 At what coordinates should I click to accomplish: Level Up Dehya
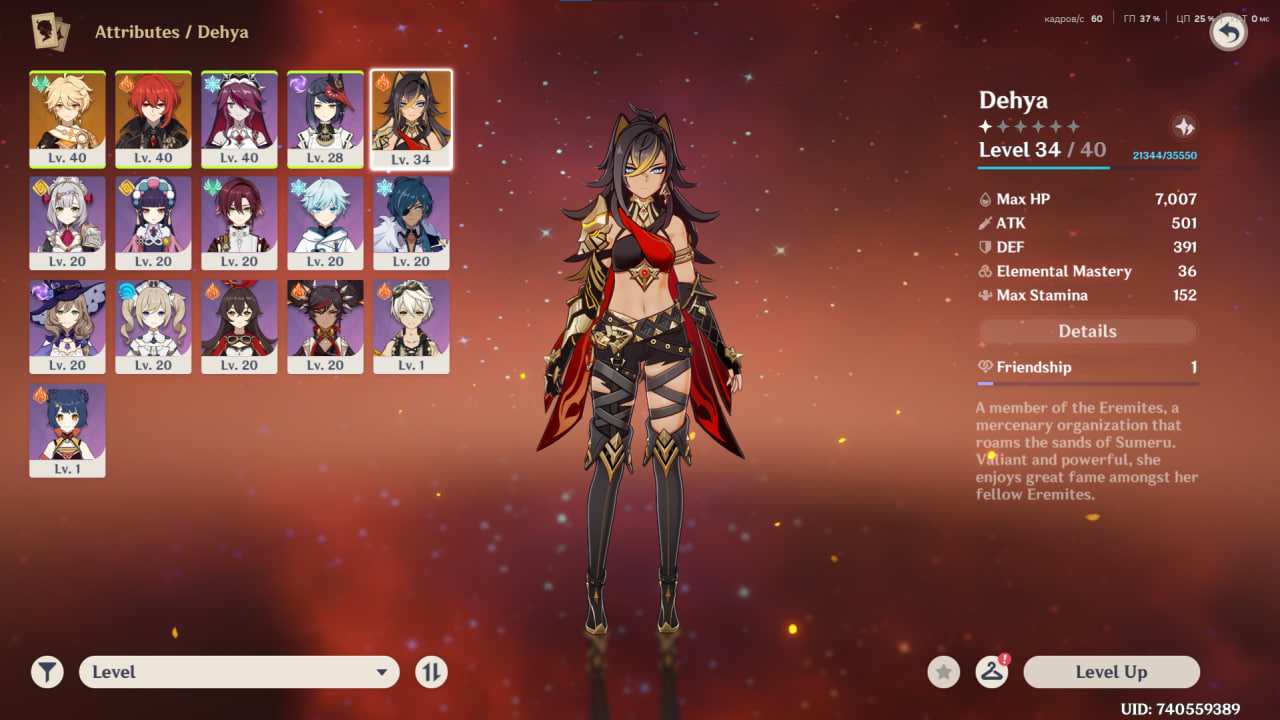pyautogui.click(x=1111, y=672)
